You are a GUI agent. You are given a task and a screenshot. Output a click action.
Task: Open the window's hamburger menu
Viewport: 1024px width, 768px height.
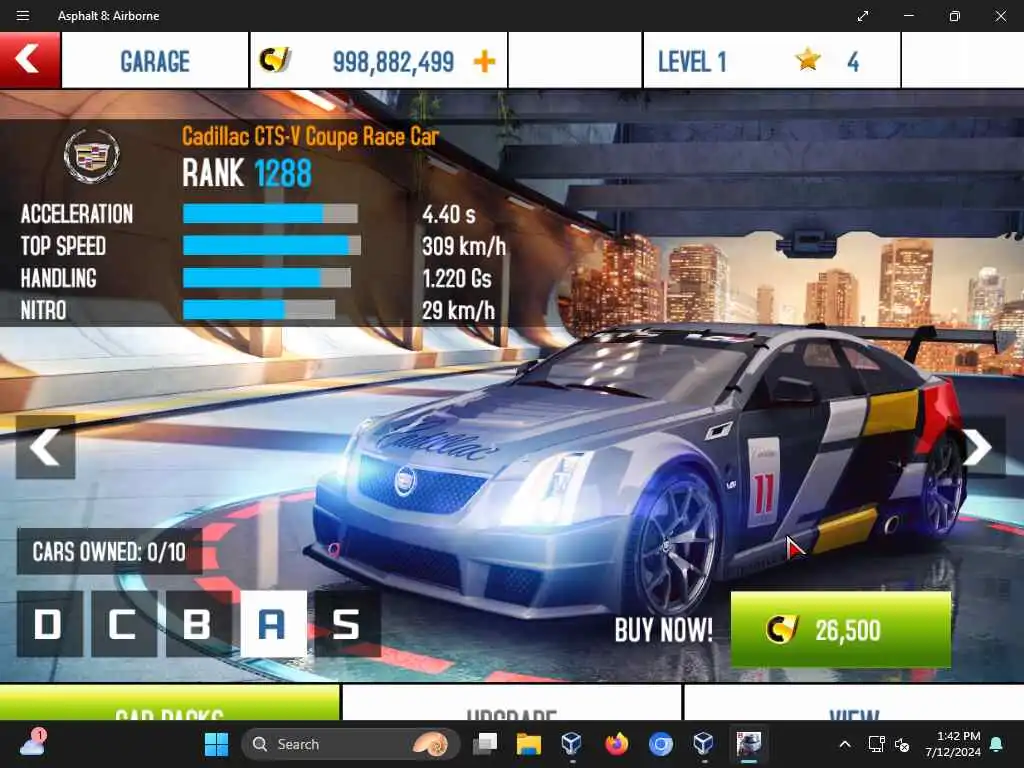23,16
